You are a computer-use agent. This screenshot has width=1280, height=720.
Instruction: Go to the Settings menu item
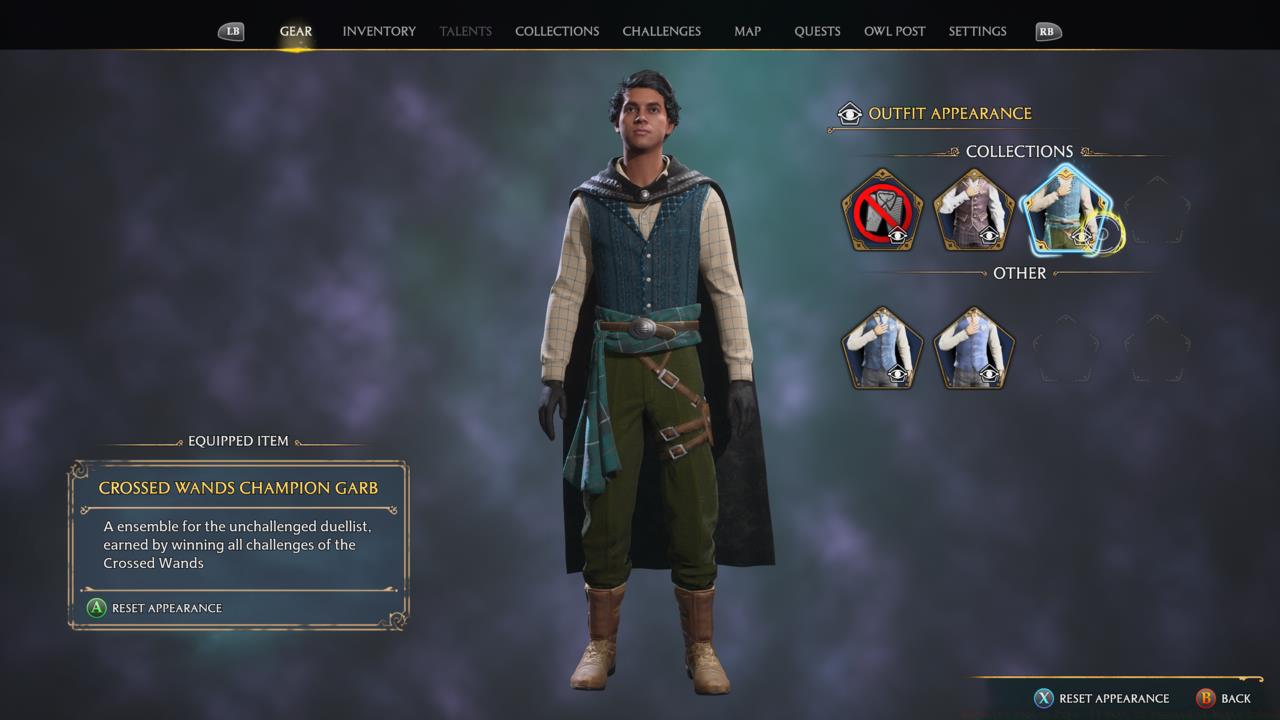[x=977, y=31]
